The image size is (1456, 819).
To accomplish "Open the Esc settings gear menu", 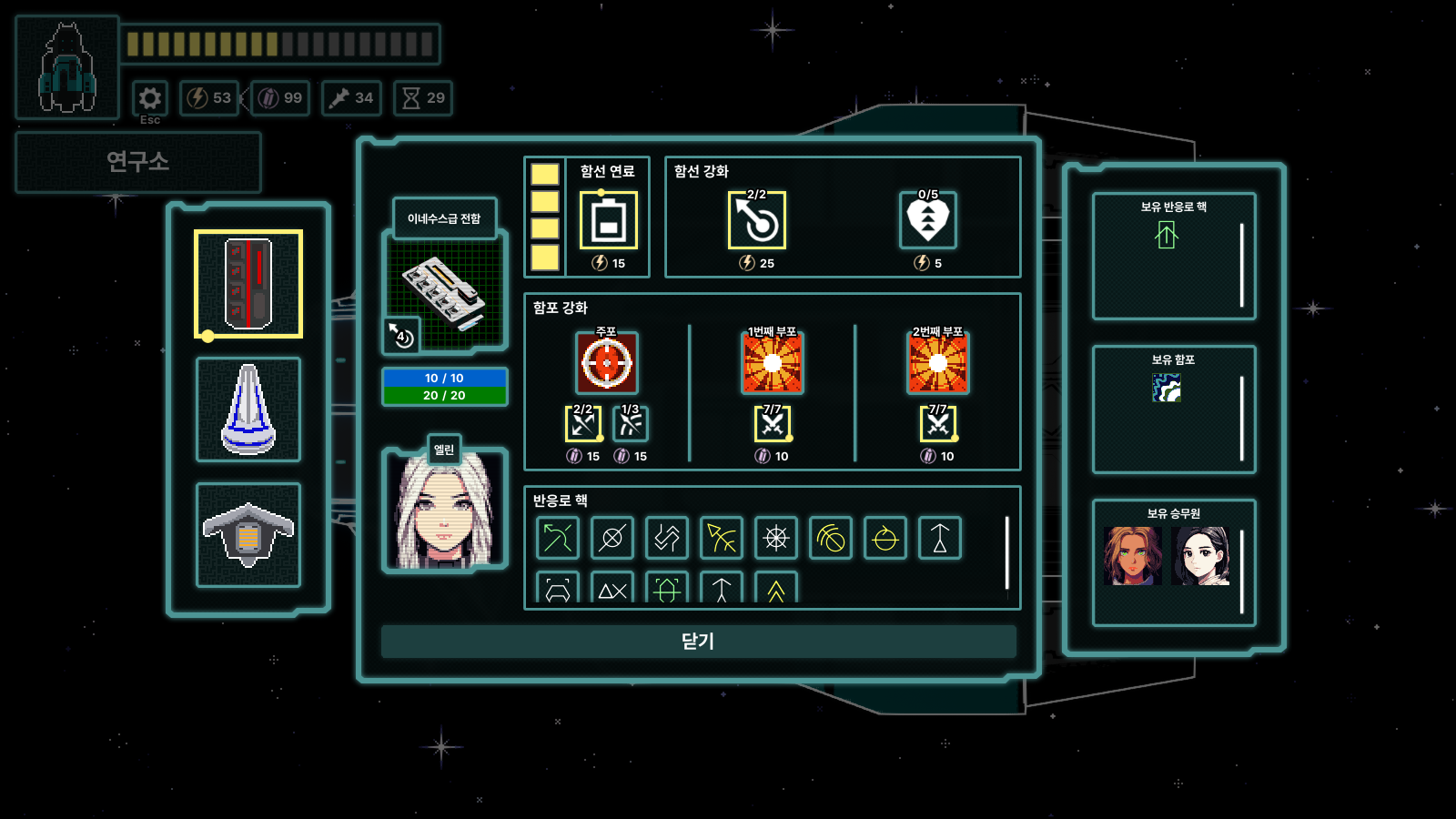I will click(x=149, y=99).
